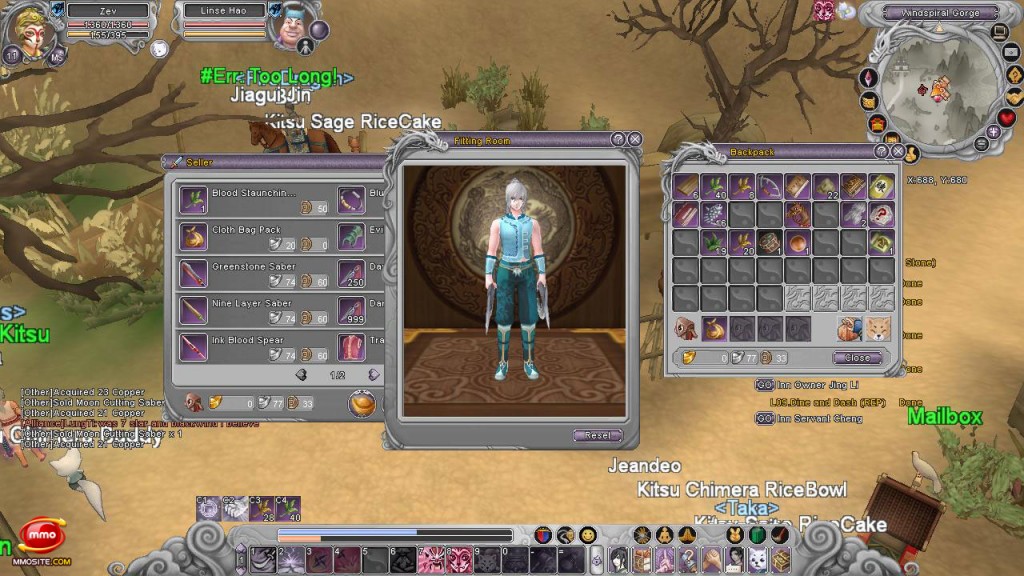Click the red heart icon by minimap
1024x576 pixels.
point(1008,117)
